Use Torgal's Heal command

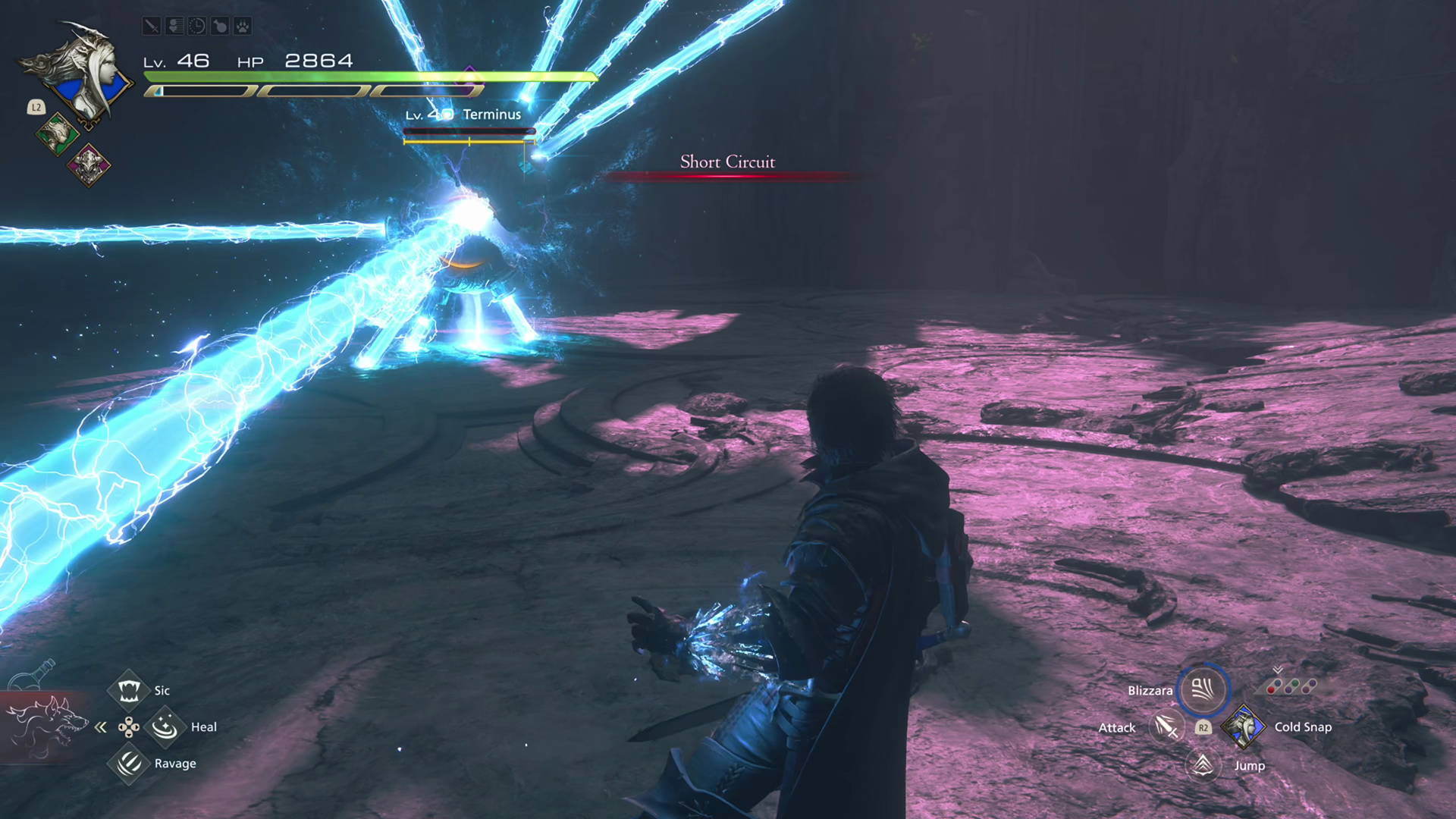[165, 727]
